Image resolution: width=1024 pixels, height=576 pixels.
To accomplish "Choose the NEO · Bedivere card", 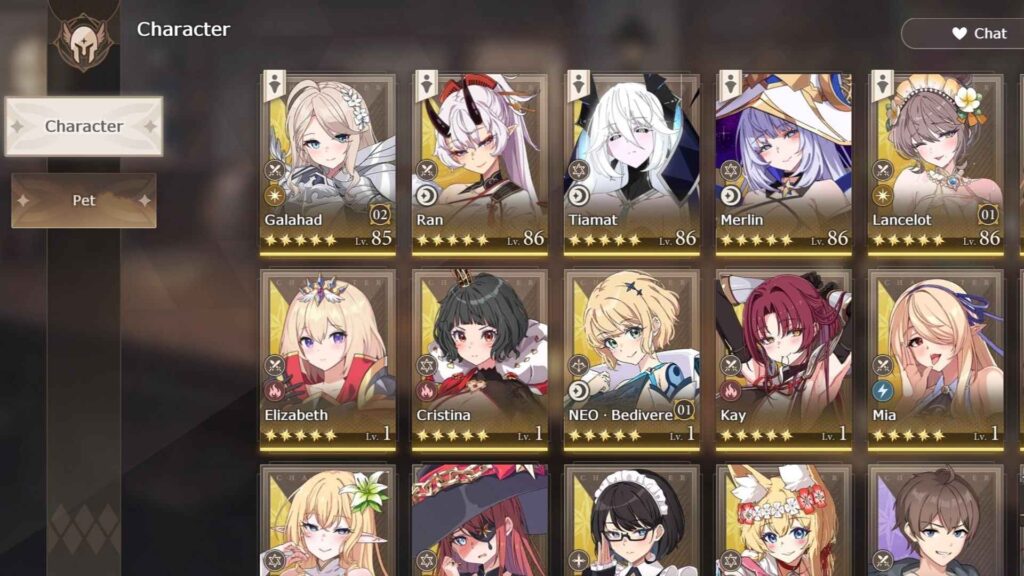I will pos(632,355).
